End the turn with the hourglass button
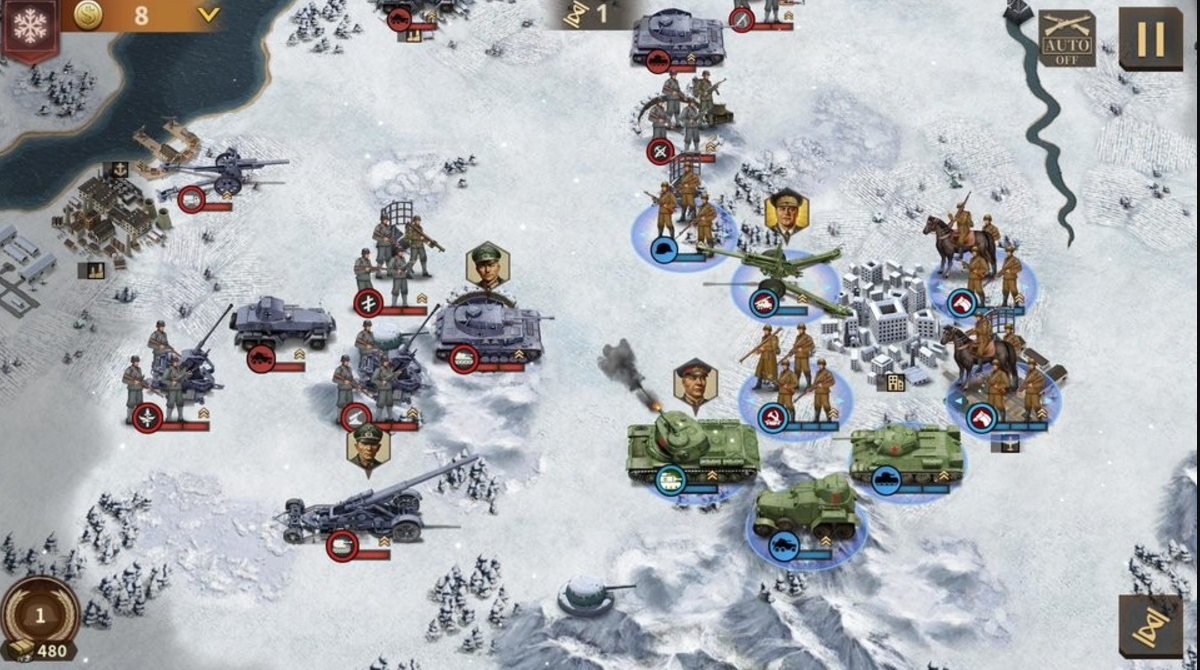 (x=1150, y=626)
